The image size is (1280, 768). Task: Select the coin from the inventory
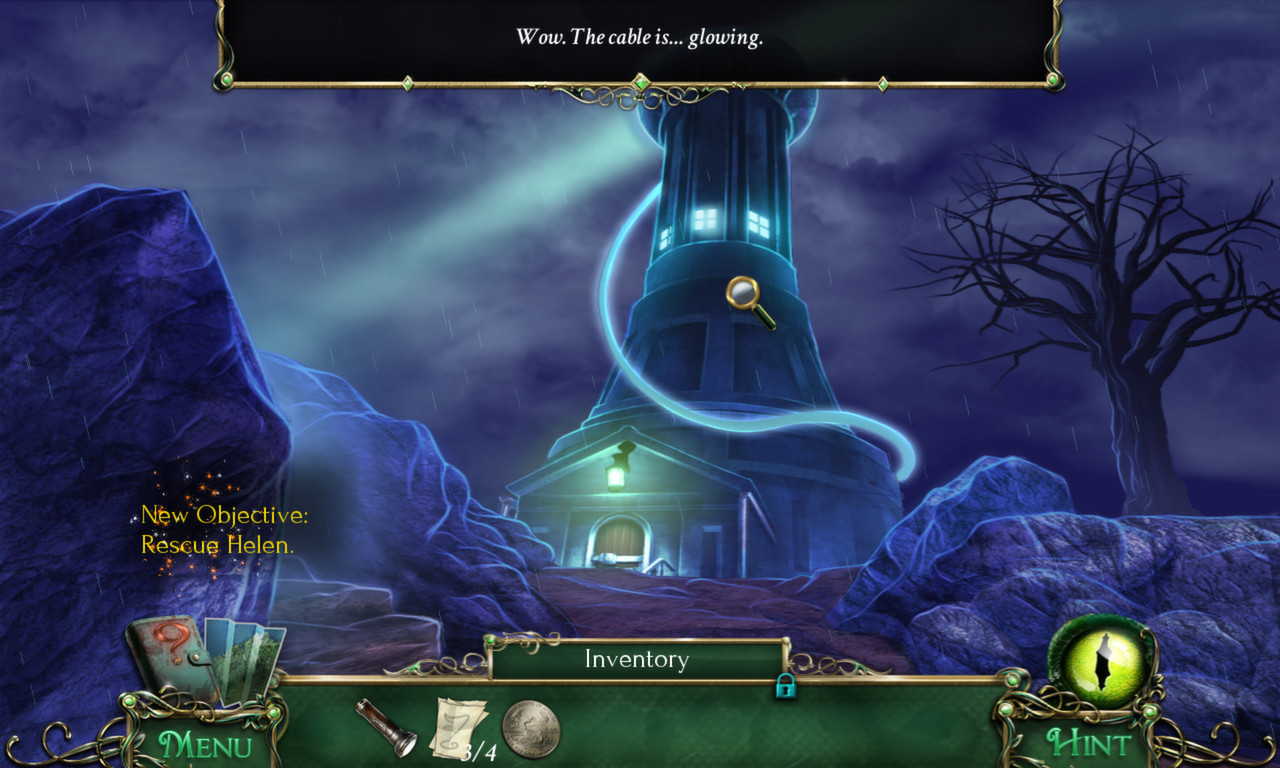pyautogui.click(x=530, y=730)
